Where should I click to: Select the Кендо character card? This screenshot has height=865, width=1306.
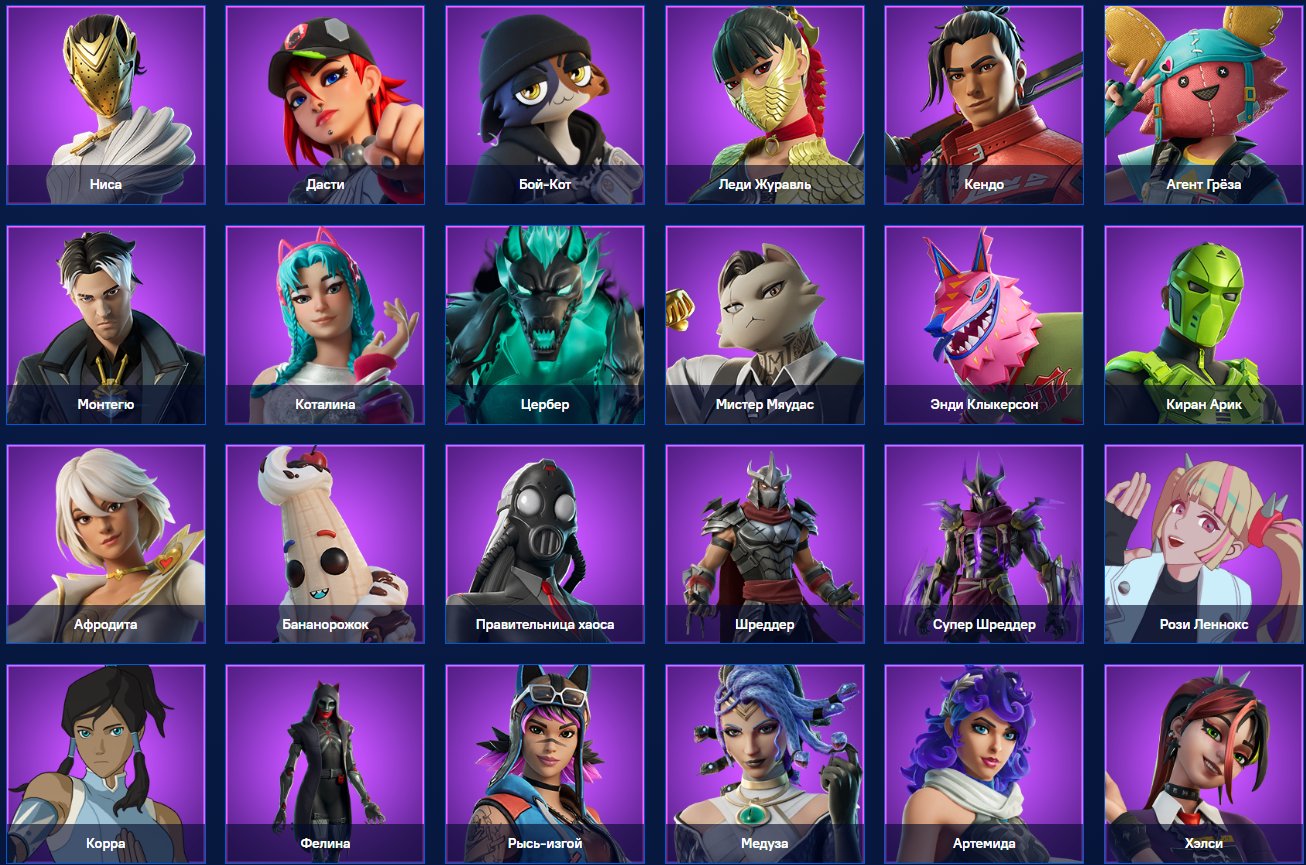pyautogui.click(x=983, y=104)
